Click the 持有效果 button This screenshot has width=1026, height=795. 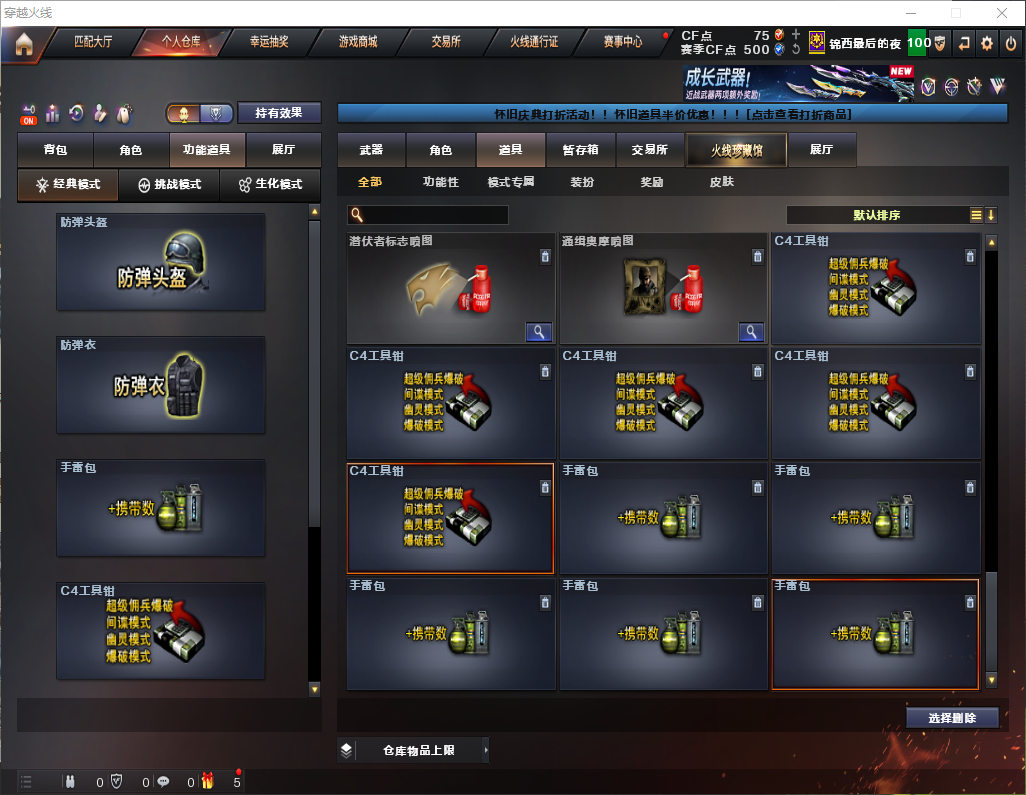[x=279, y=113]
